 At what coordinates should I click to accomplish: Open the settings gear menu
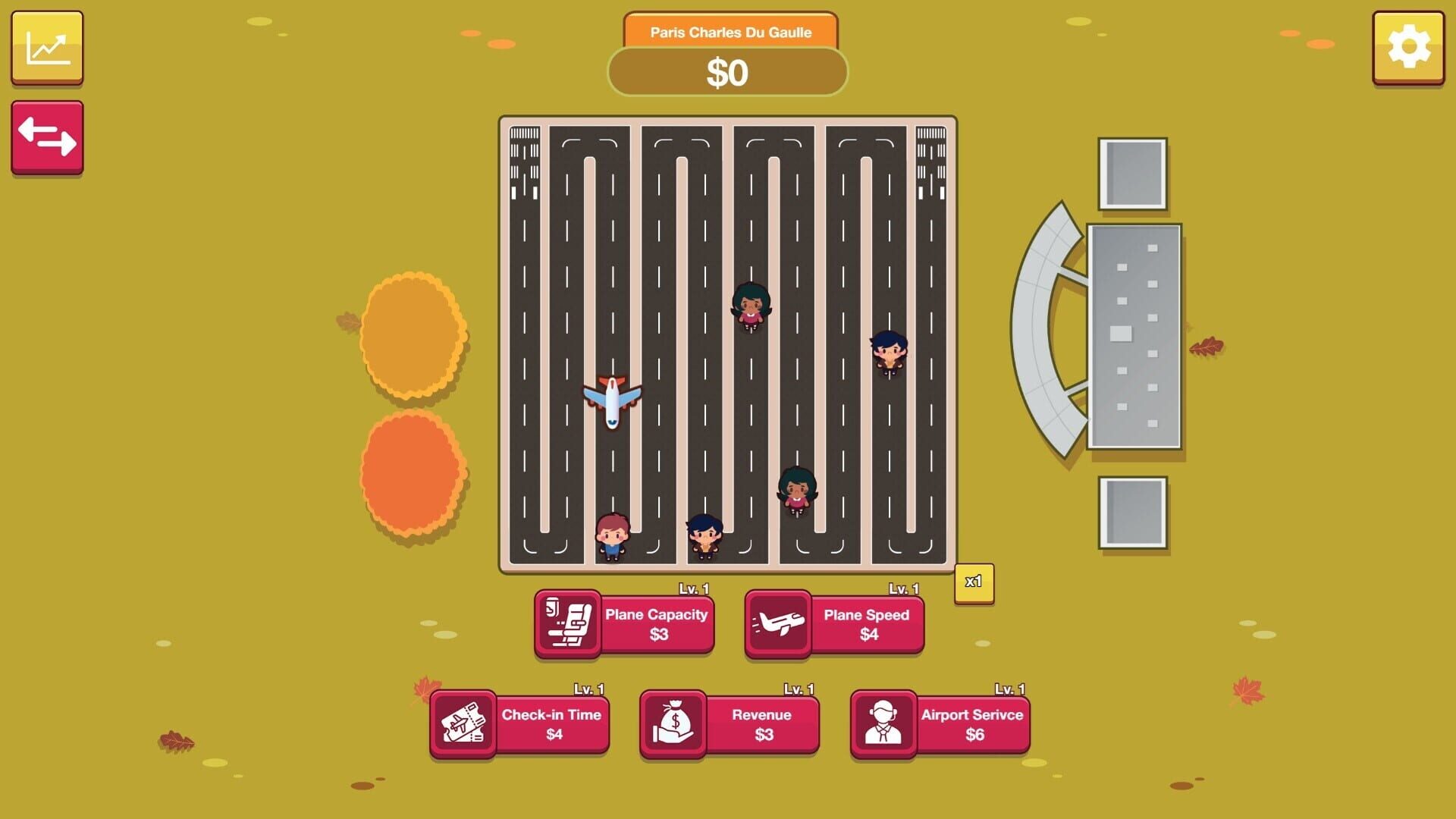1410,47
